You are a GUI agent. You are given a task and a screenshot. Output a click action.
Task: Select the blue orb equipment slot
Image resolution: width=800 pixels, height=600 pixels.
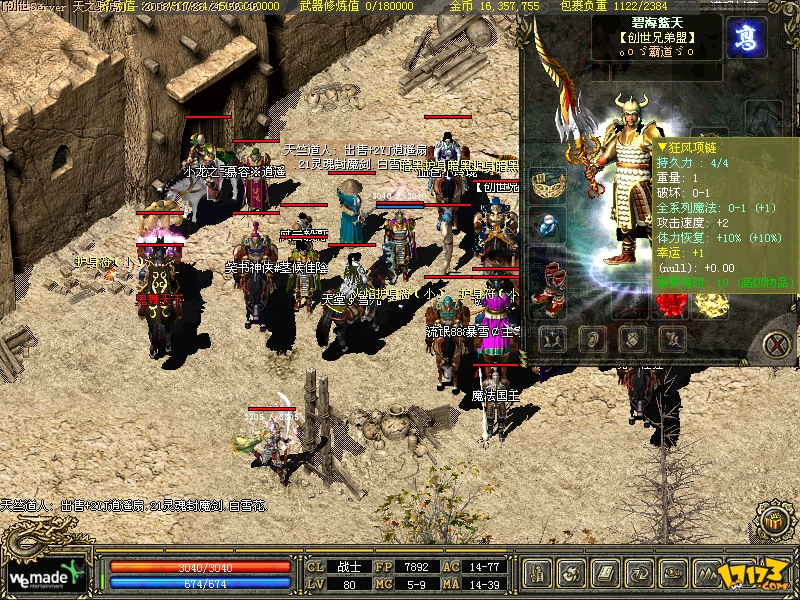click(548, 226)
